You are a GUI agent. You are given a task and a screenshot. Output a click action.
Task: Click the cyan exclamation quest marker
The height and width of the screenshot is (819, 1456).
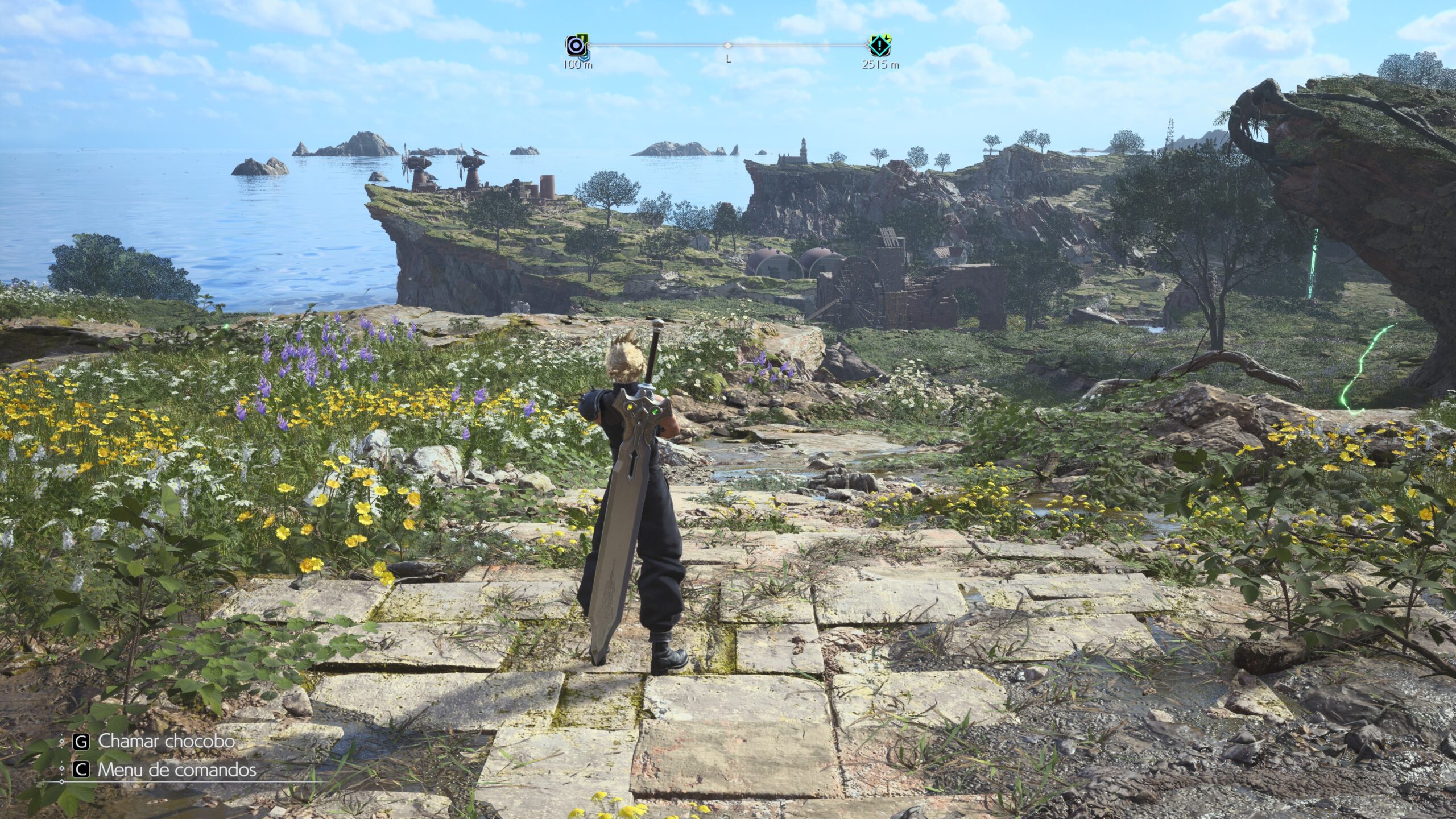point(879,44)
